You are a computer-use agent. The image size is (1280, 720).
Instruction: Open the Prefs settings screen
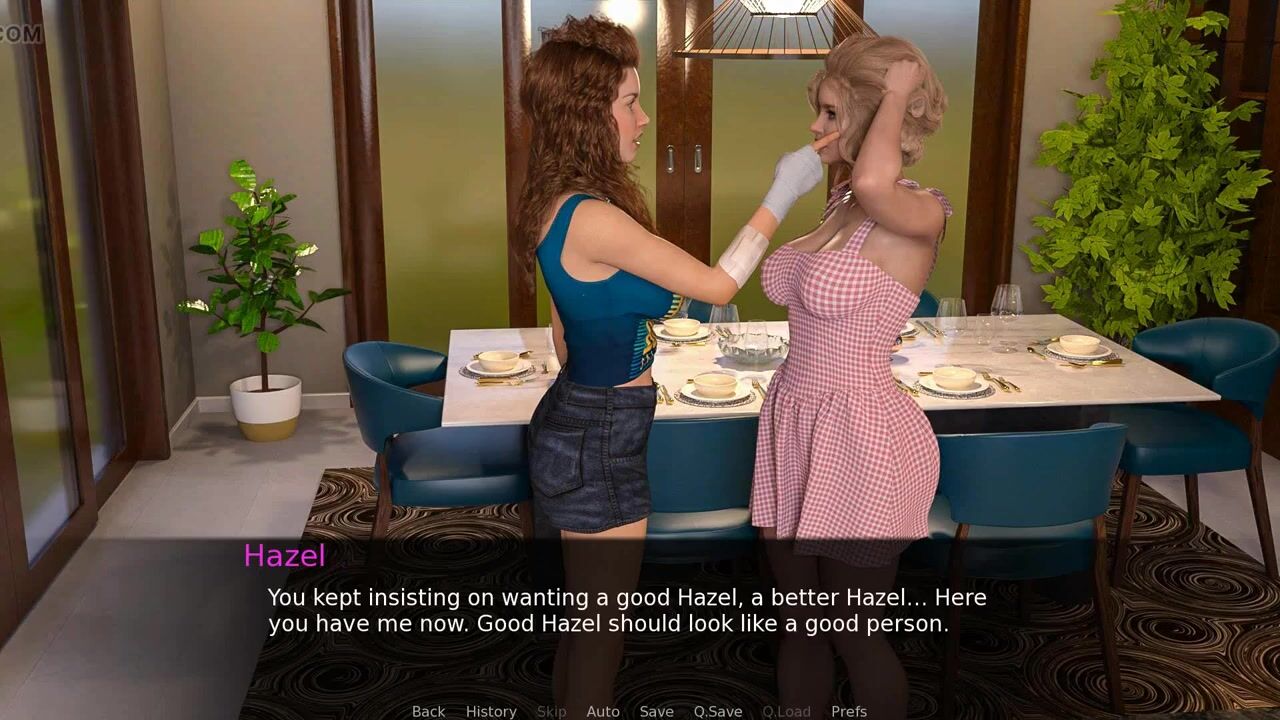(849, 711)
